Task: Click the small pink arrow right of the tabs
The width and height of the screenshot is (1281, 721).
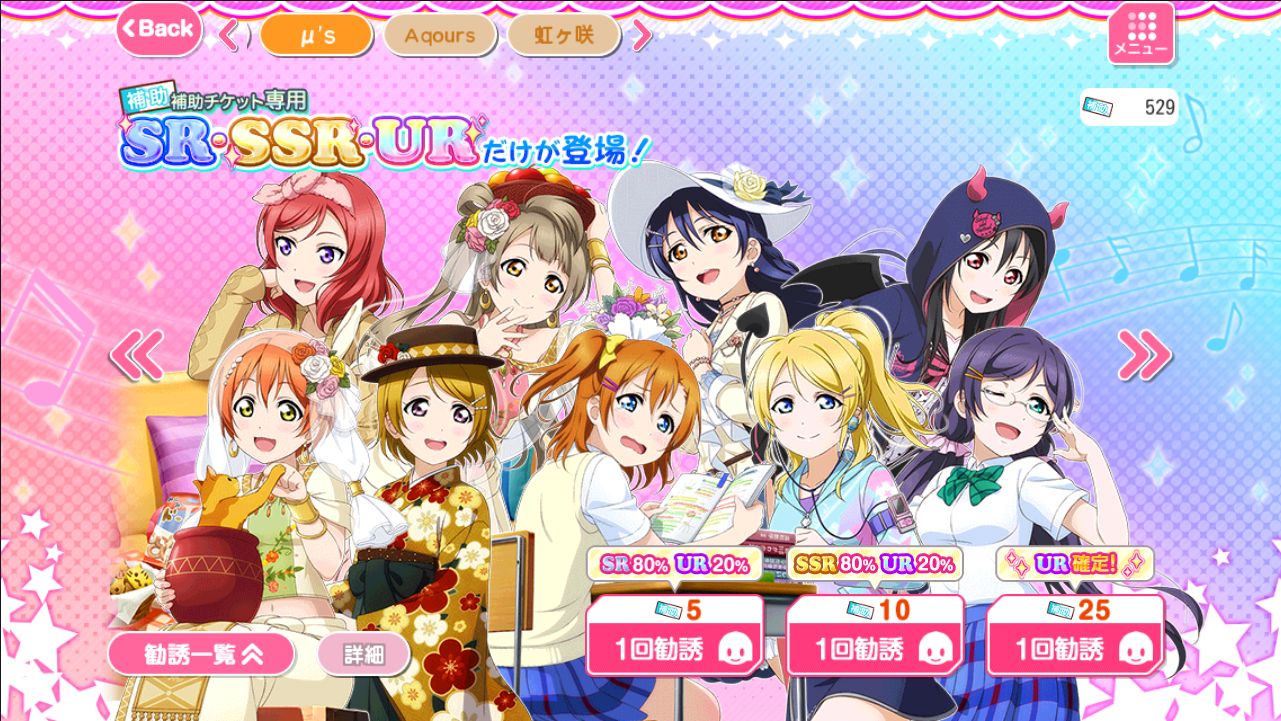Action: coord(641,36)
